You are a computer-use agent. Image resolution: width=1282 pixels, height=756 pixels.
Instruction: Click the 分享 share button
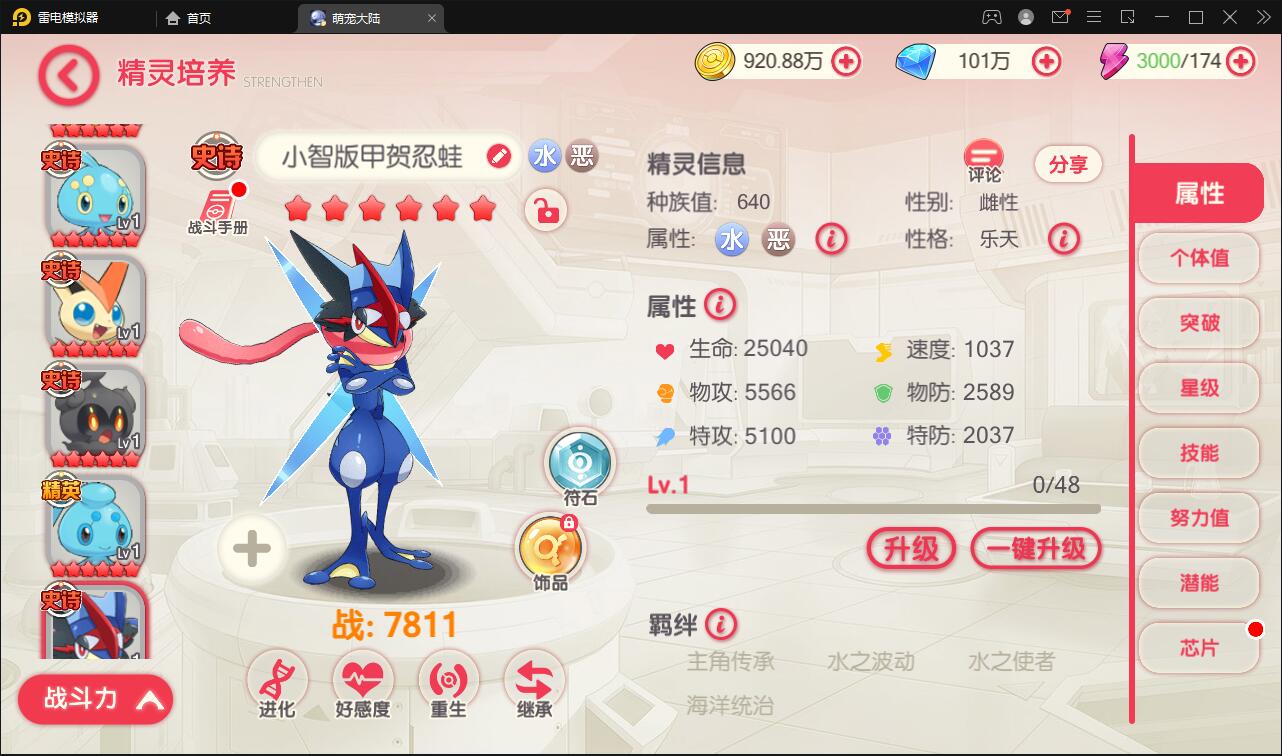click(x=1067, y=164)
